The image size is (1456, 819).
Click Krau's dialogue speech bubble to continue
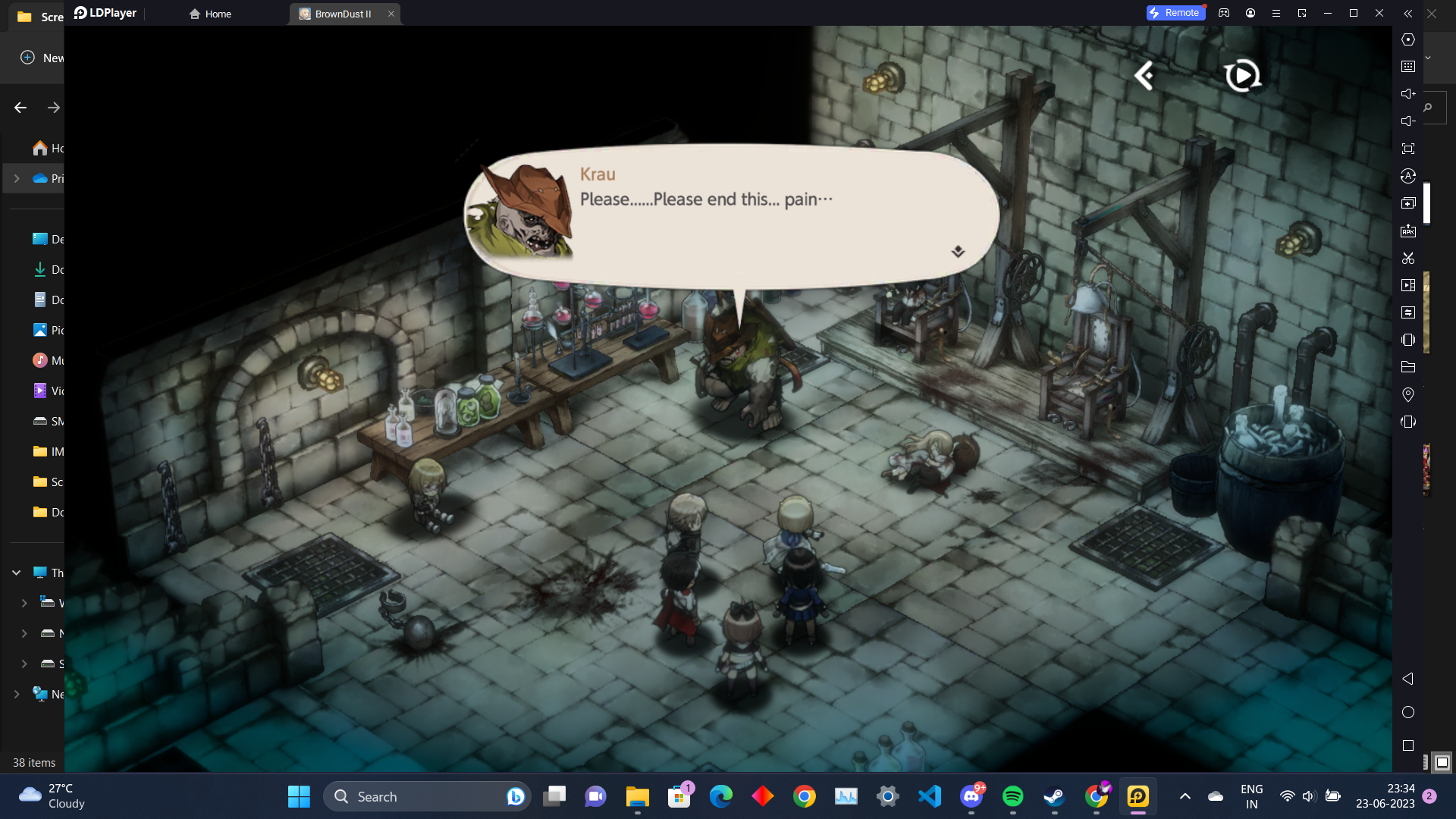[x=732, y=216]
